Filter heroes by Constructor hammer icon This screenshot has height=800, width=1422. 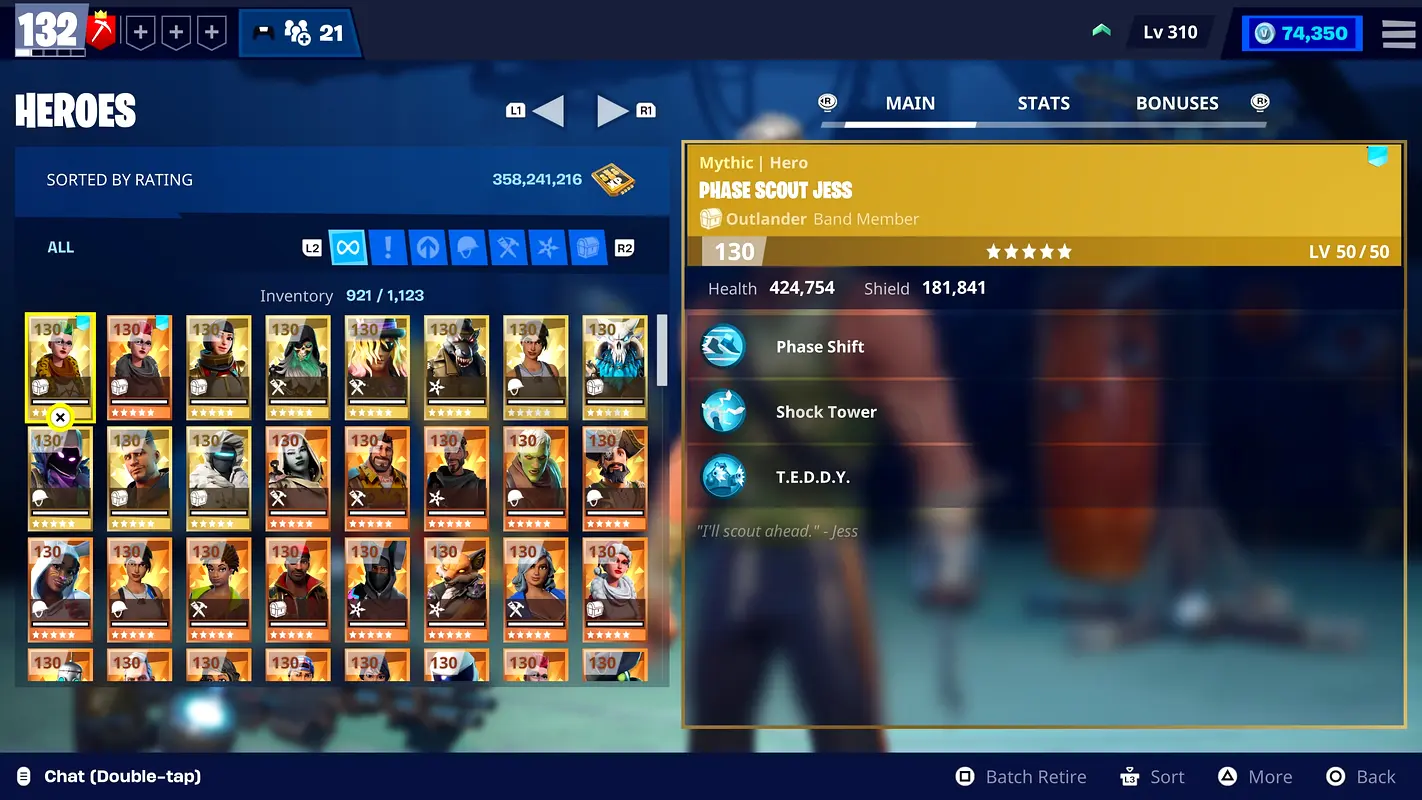tap(507, 247)
